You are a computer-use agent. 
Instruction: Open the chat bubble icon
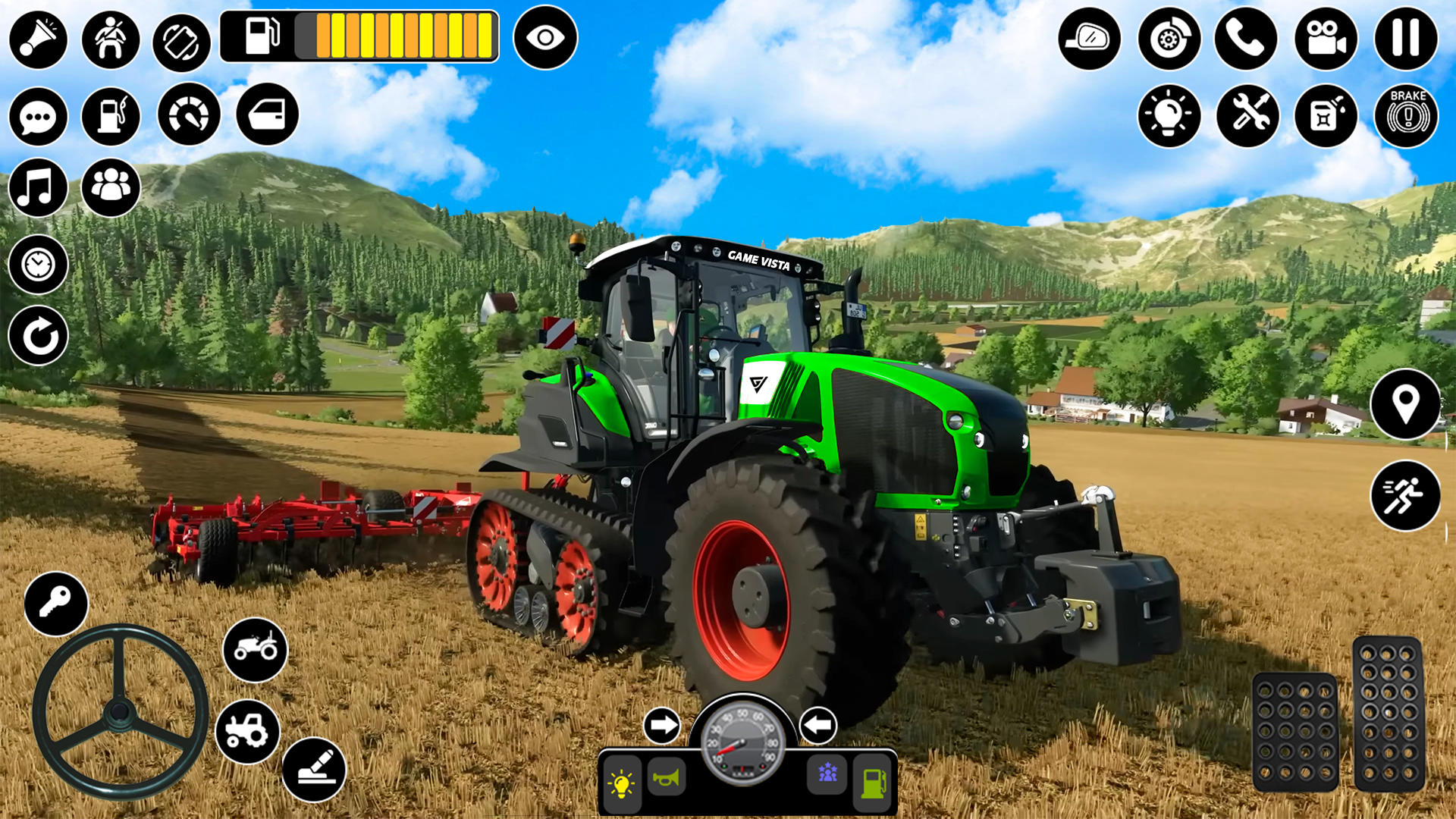click(x=37, y=115)
